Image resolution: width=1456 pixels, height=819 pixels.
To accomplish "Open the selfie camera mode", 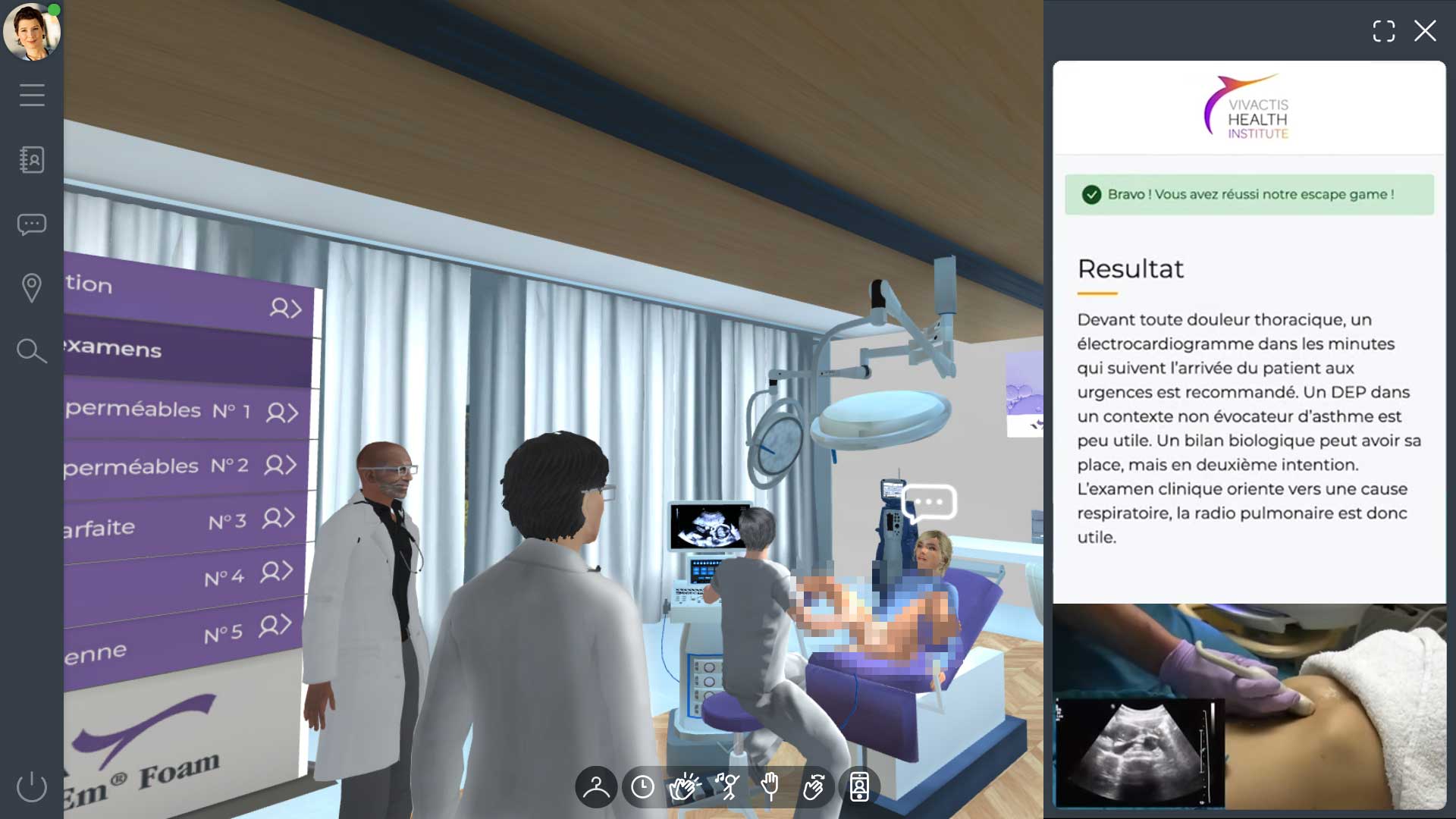I will (858, 787).
